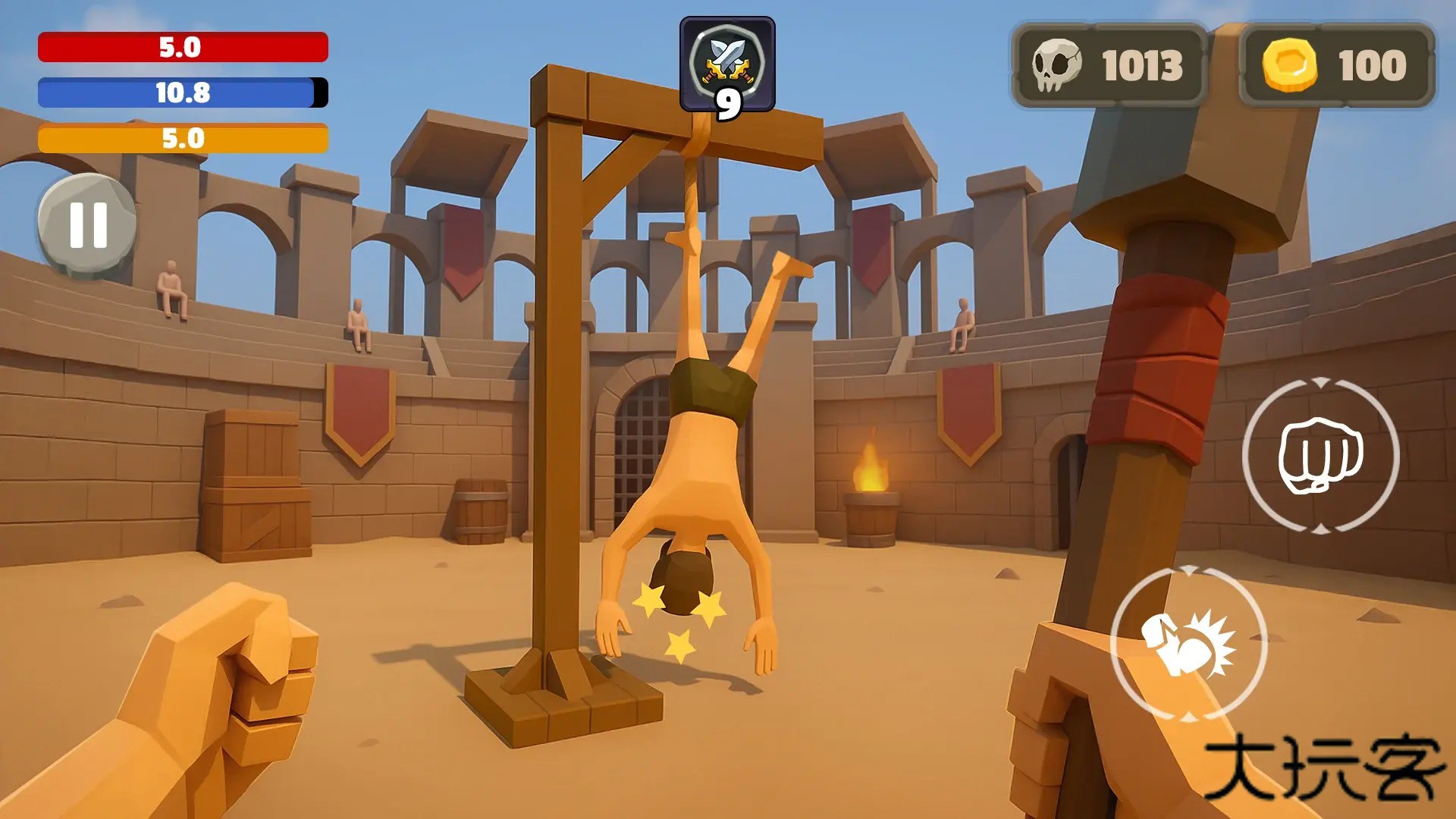Tap the fist punch attack button
This screenshot has height=819, width=1456.
point(1320,455)
